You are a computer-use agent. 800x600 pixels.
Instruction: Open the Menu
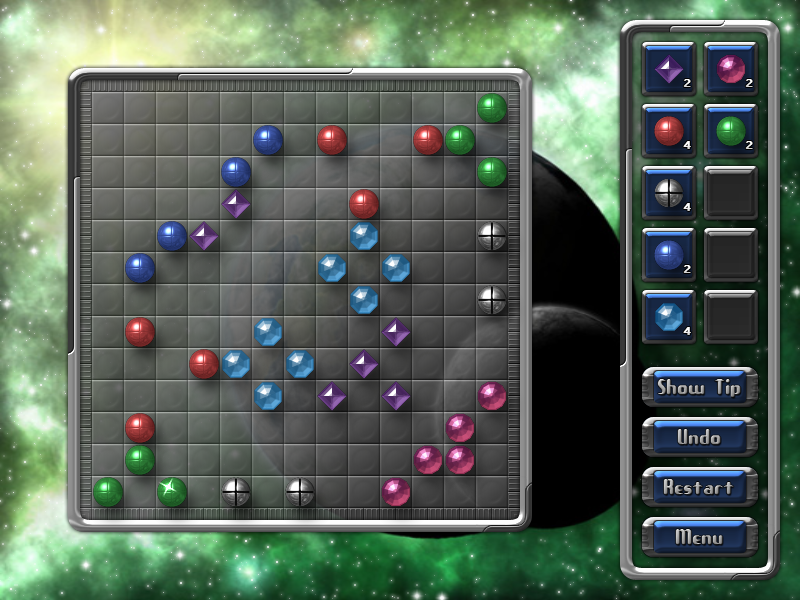click(x=699, y=537)
